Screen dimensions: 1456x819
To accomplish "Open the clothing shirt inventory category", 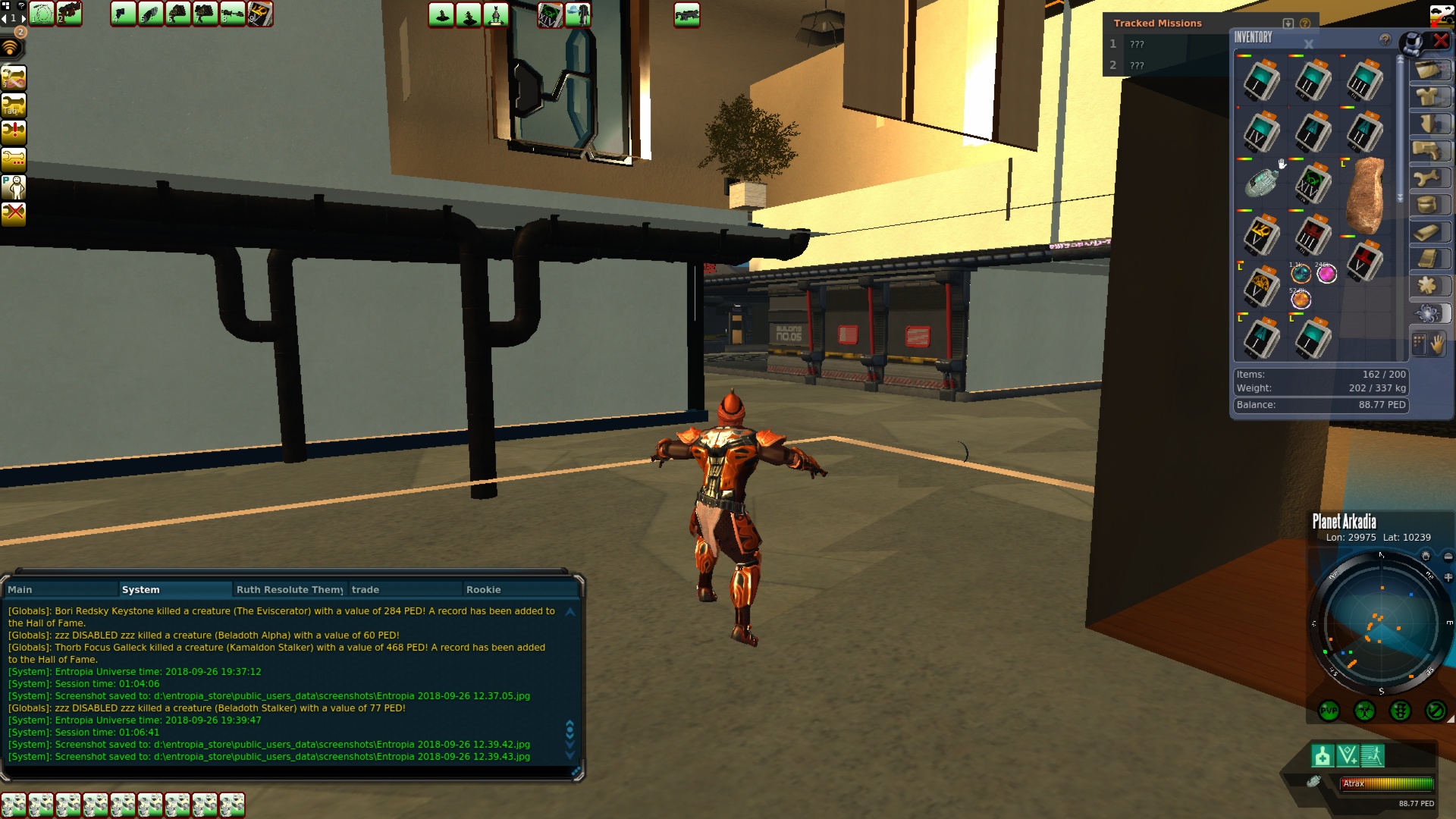I will [x=1428, y=96].
